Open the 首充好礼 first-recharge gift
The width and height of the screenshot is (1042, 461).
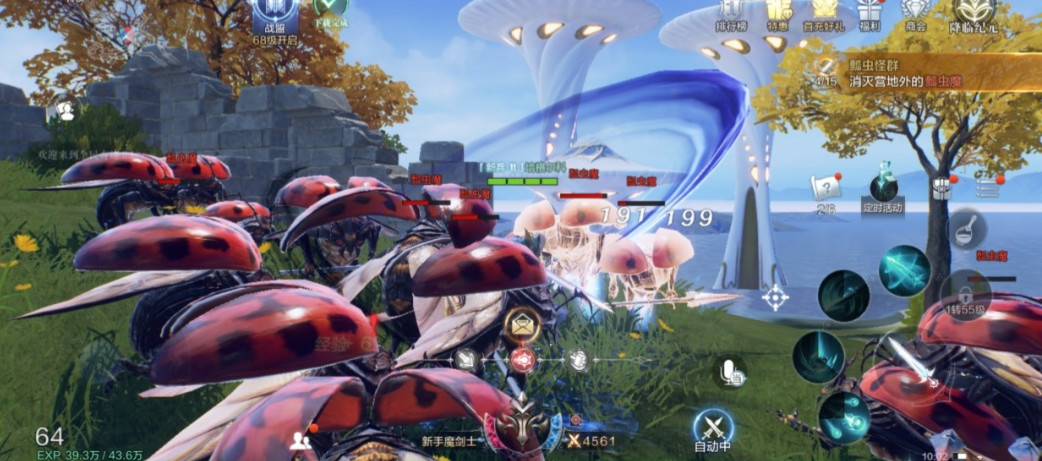click(822, 13)
